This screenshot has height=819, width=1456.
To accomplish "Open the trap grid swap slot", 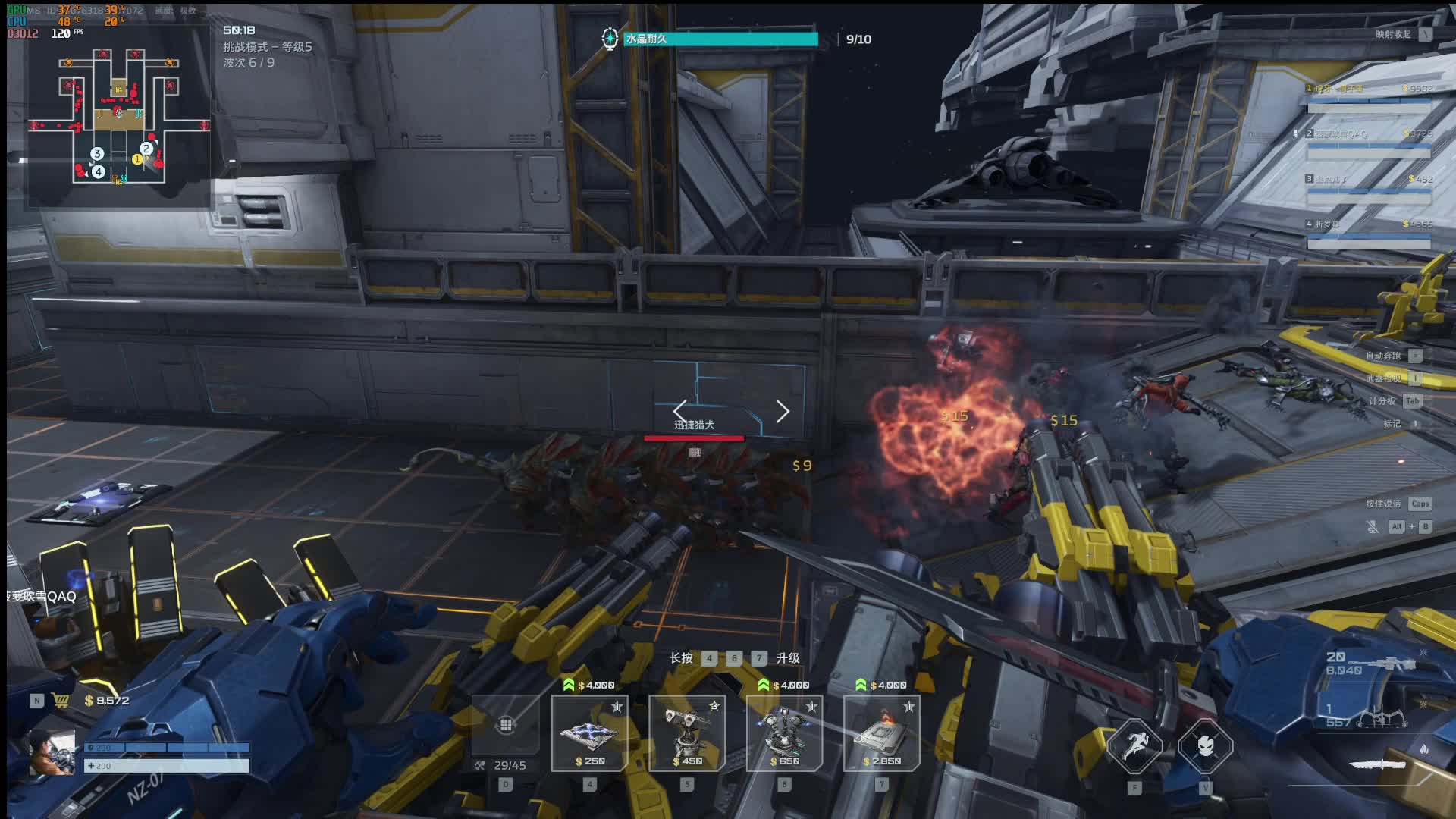I will [506, 726].
